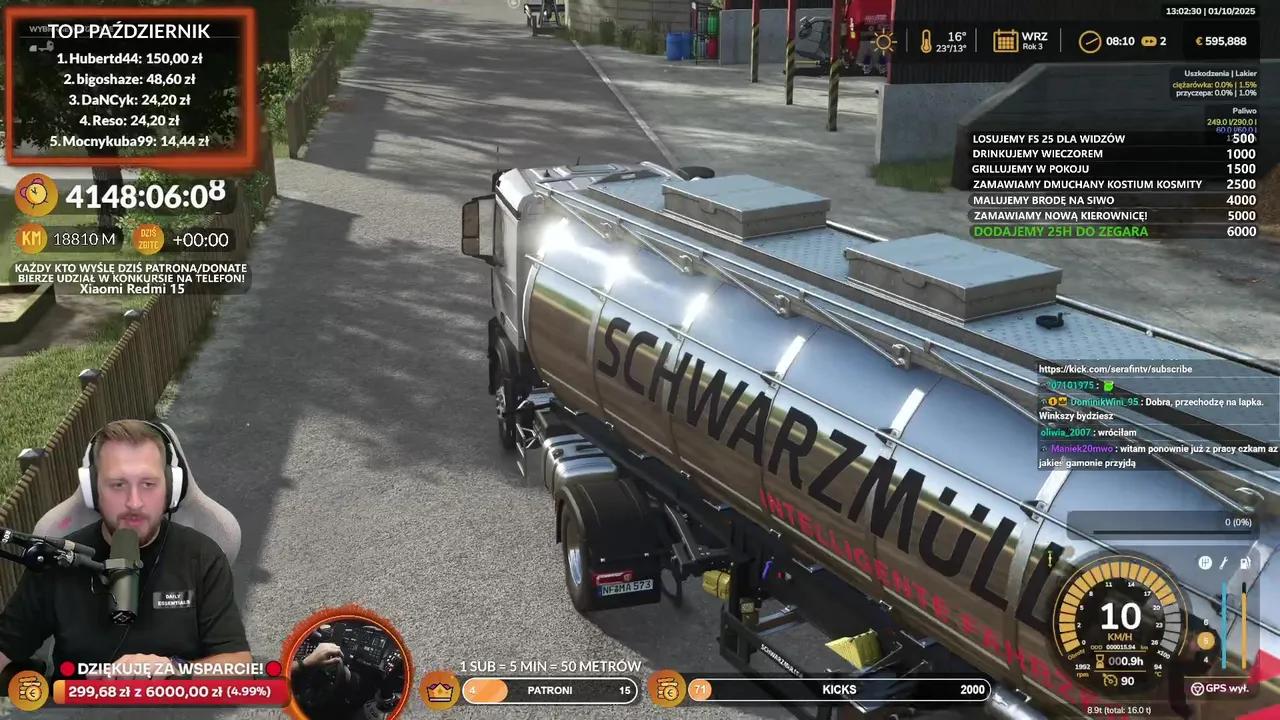This screenshot has height=720, width=1280.
Task: Toggle the GPS wył. steering indicator
Action: (x=1197, y=688)
